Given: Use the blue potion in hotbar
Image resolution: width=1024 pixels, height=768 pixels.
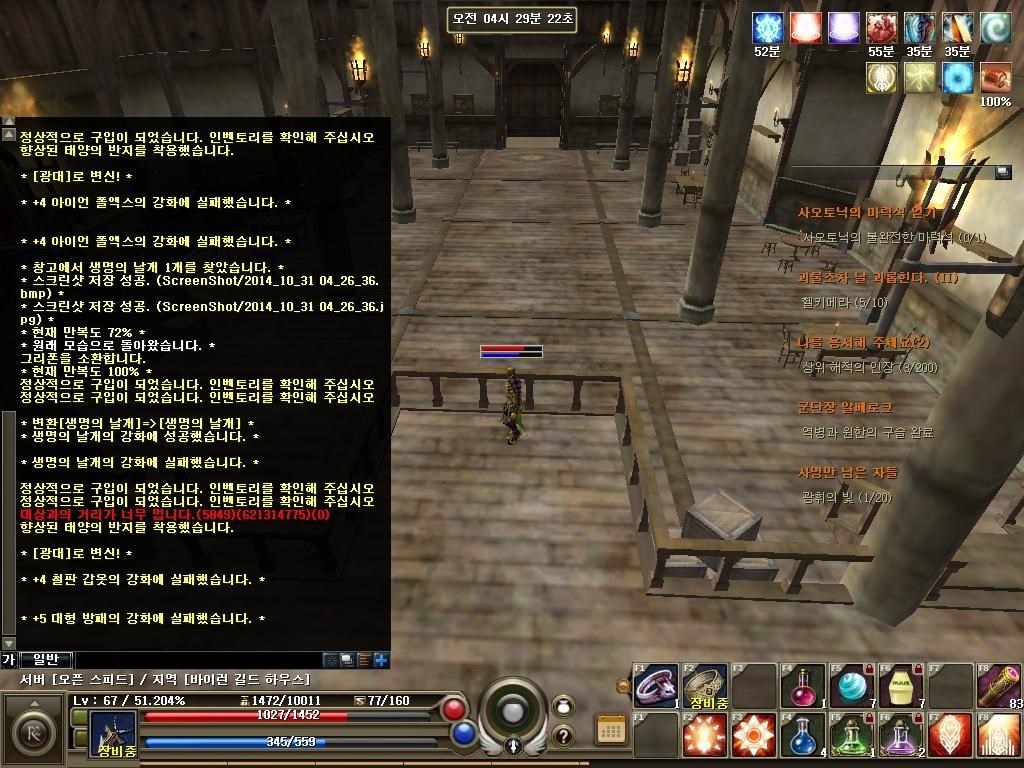Looking at the screenshot, I should tap(802, 735).
